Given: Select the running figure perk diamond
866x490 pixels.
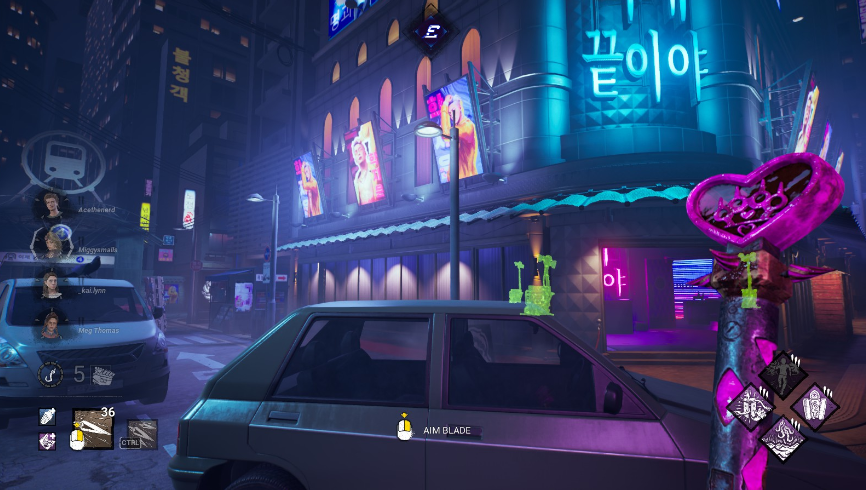Looking at the screenshot, I should [783, 372].
